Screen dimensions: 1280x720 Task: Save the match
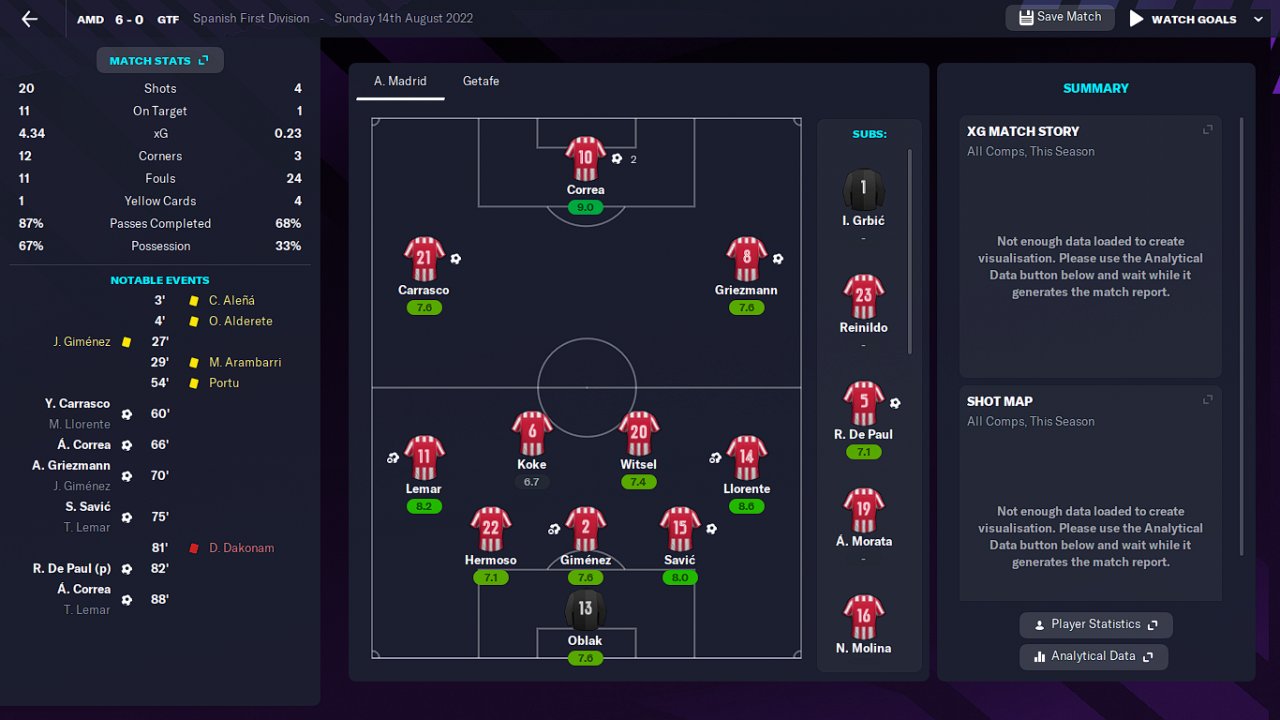1059,17
